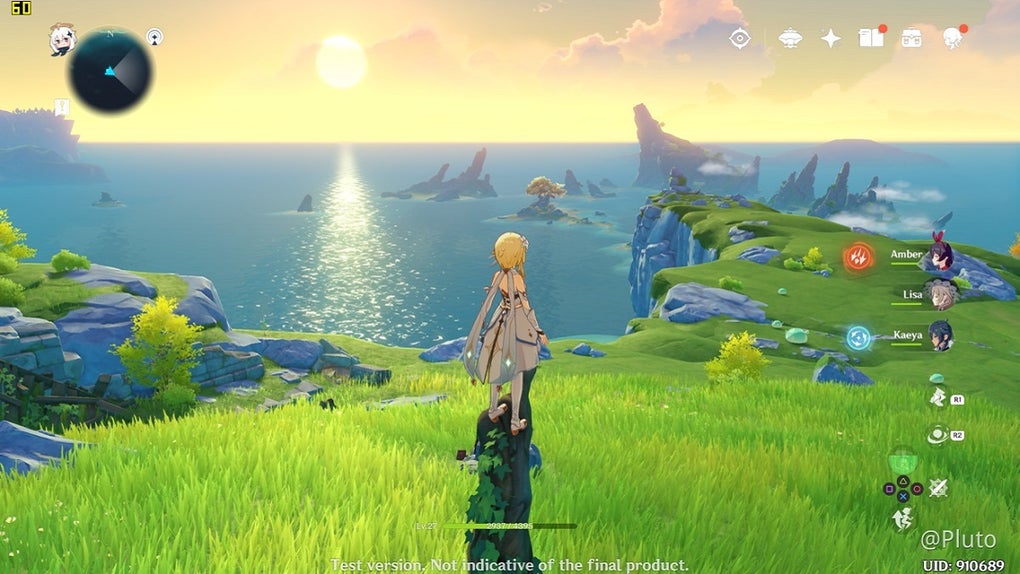Switch to Amber in the party

[x=938, y=255]
